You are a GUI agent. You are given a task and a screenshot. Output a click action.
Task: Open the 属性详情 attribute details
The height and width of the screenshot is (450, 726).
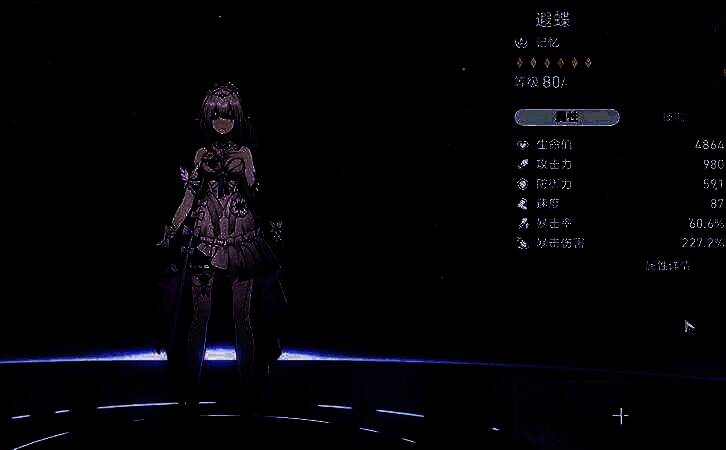click(x=666, y=266)
